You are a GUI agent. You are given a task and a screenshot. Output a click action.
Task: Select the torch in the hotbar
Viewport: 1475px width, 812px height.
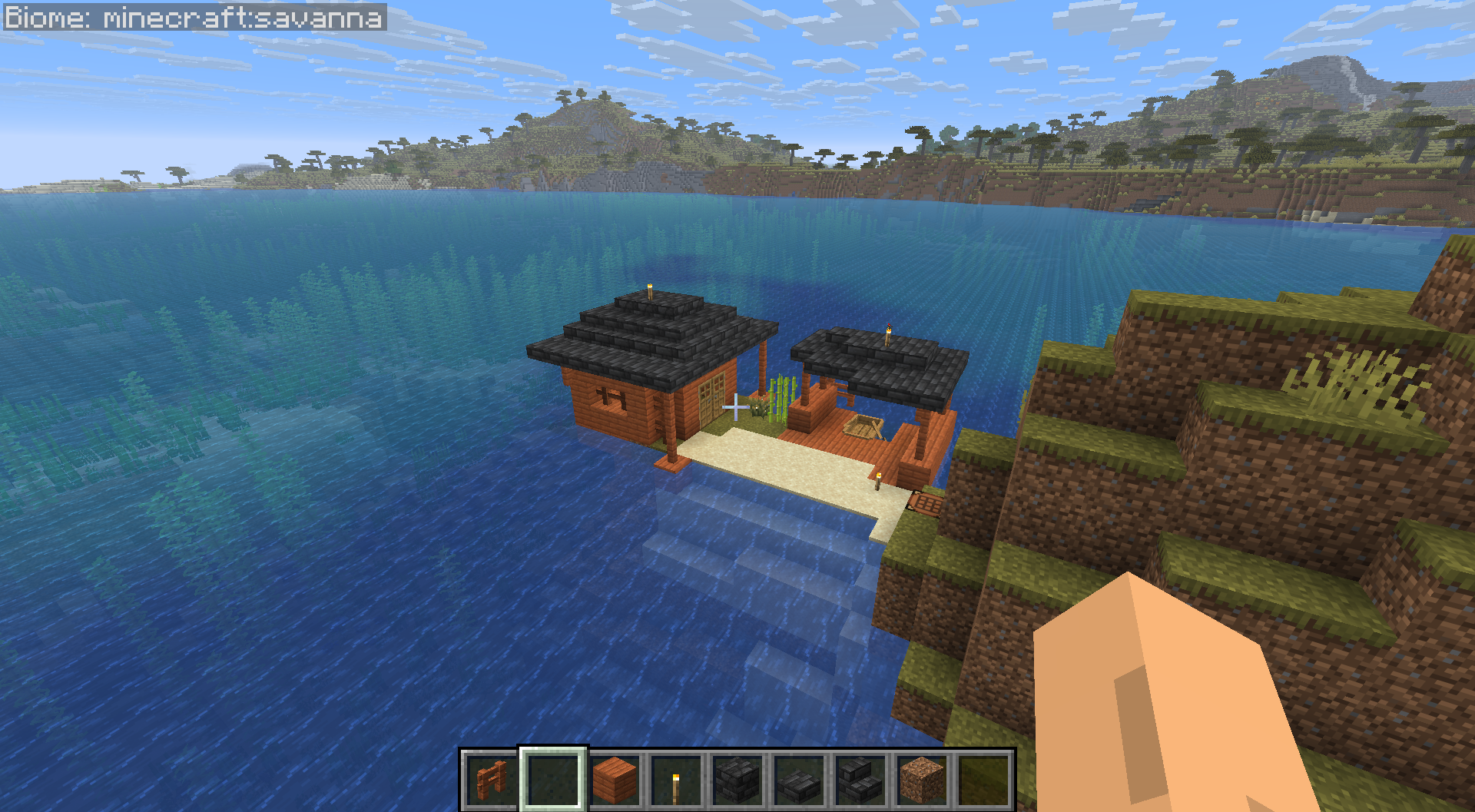(x=676, y=780)
